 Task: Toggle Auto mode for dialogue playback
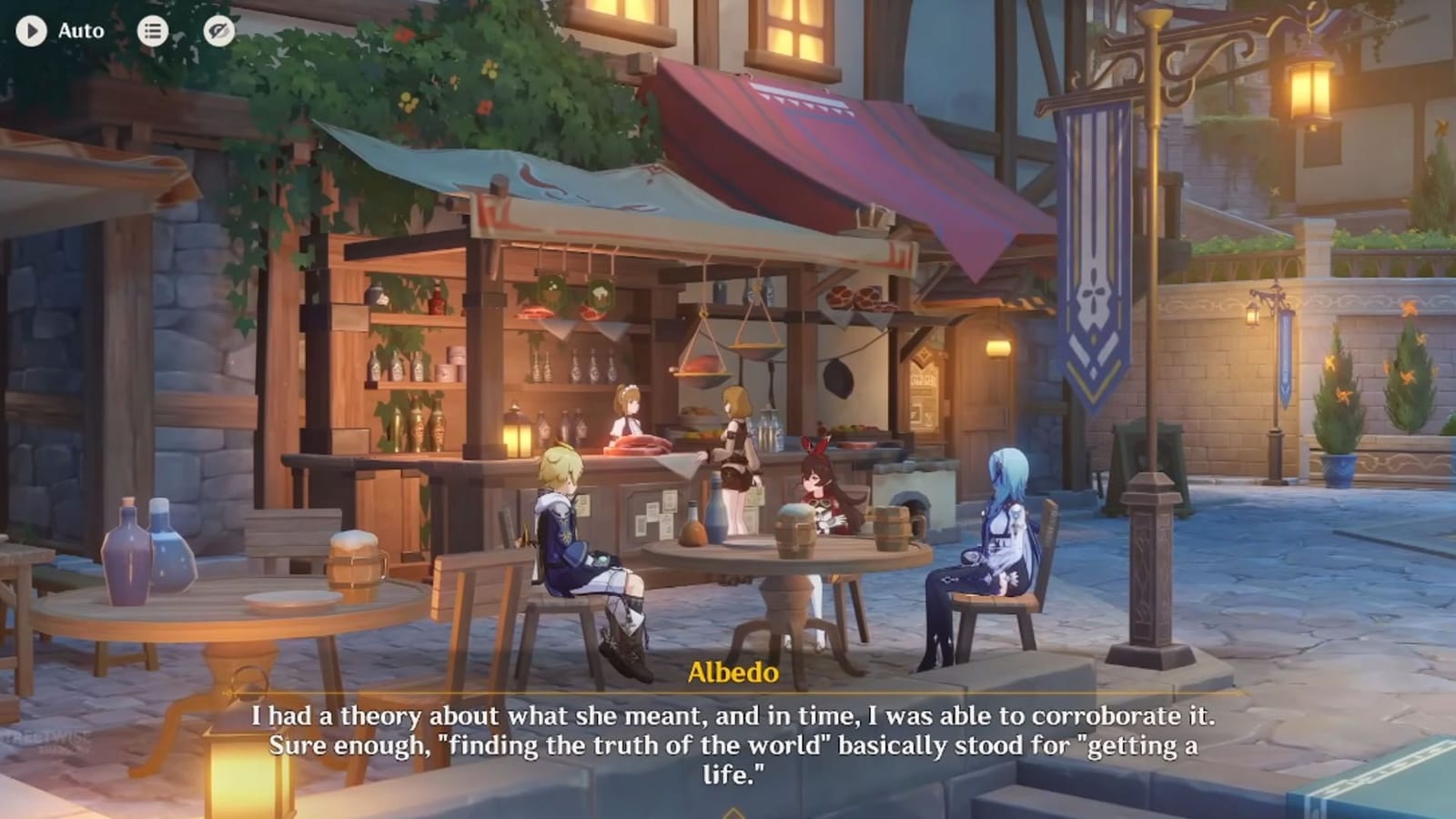coord(55,30)
